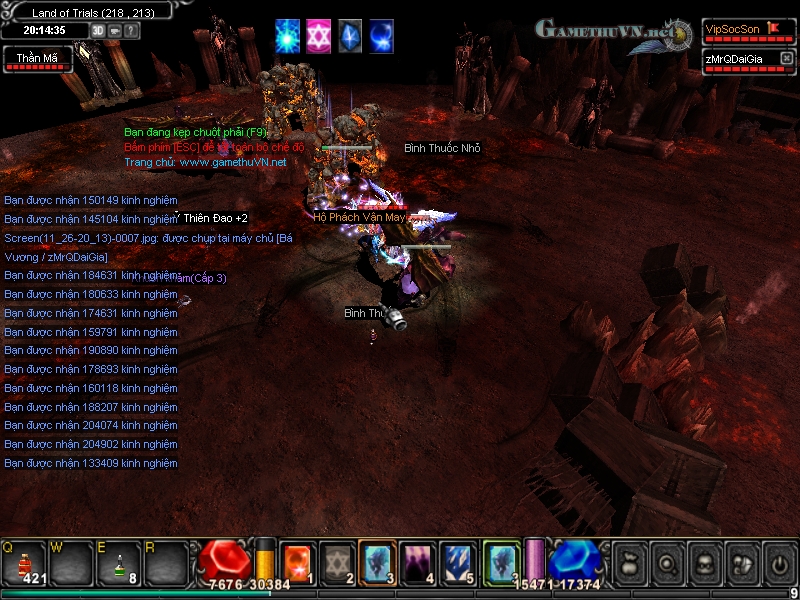
Task: Activate the blue claw skill in slot 5
Action: [x=458, y=562]
